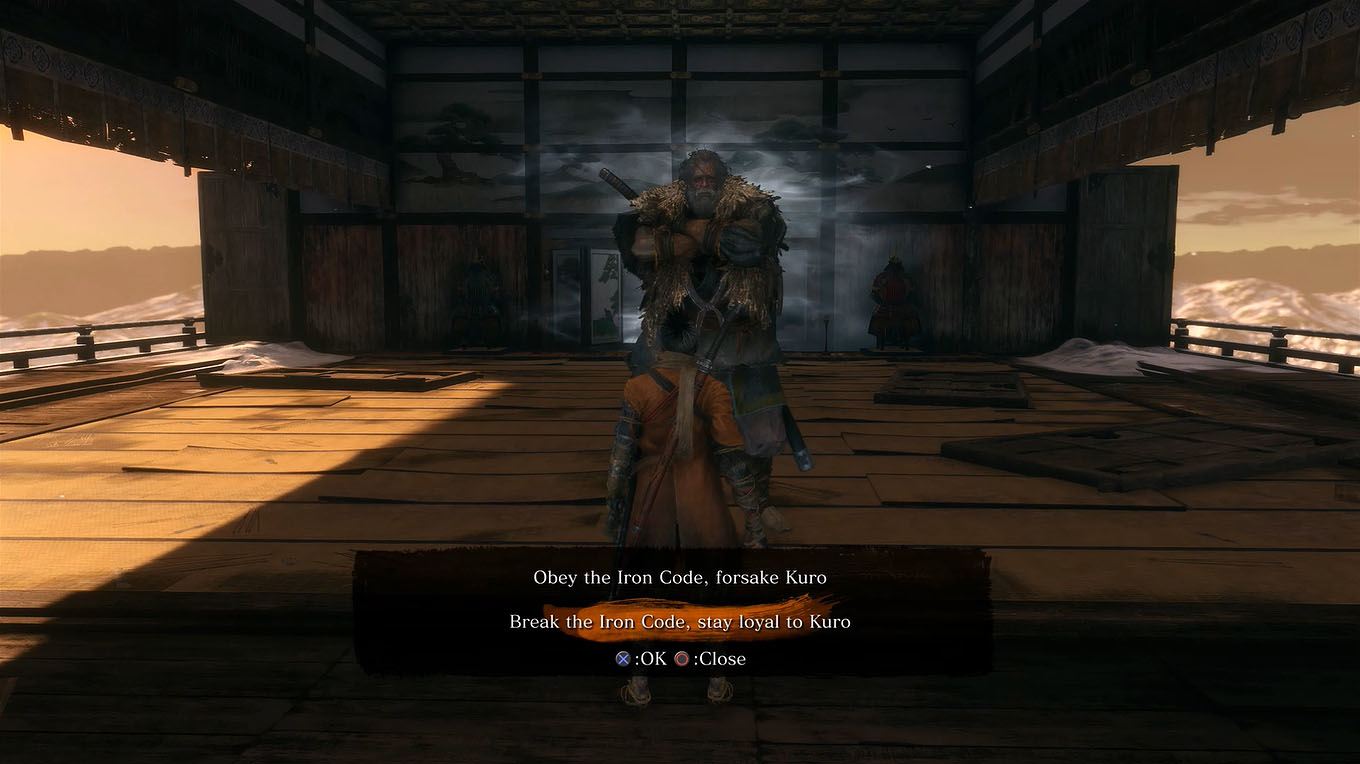Select 'Break the Iron Code, stay loyal to Kuro'
This screenshot has height=764, width=1360.
(679, 621)
